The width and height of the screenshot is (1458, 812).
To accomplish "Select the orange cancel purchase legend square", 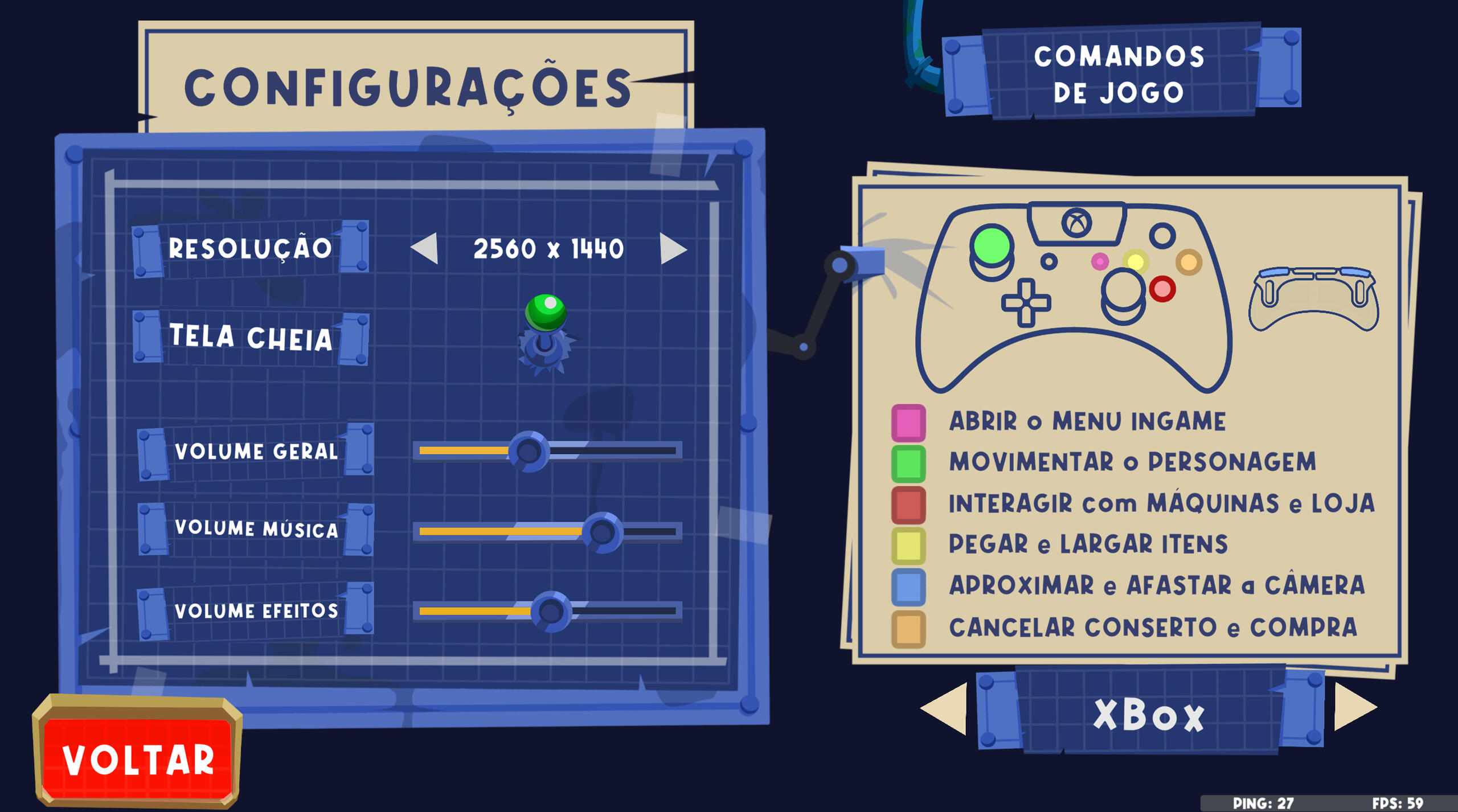I will click(x=907, y=630).
